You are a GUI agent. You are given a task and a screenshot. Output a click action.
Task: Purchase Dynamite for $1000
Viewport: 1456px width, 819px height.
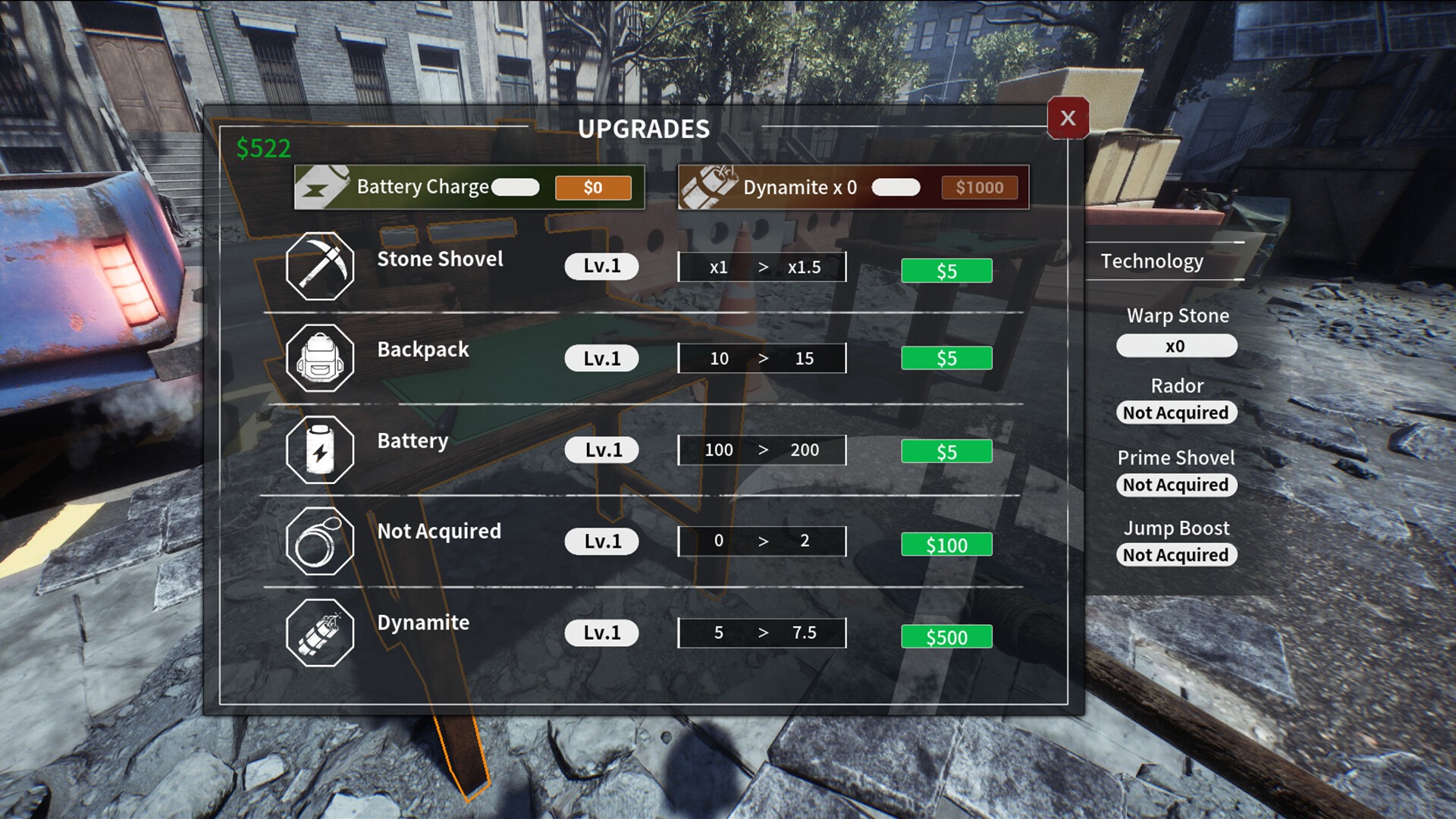point(979,187)
